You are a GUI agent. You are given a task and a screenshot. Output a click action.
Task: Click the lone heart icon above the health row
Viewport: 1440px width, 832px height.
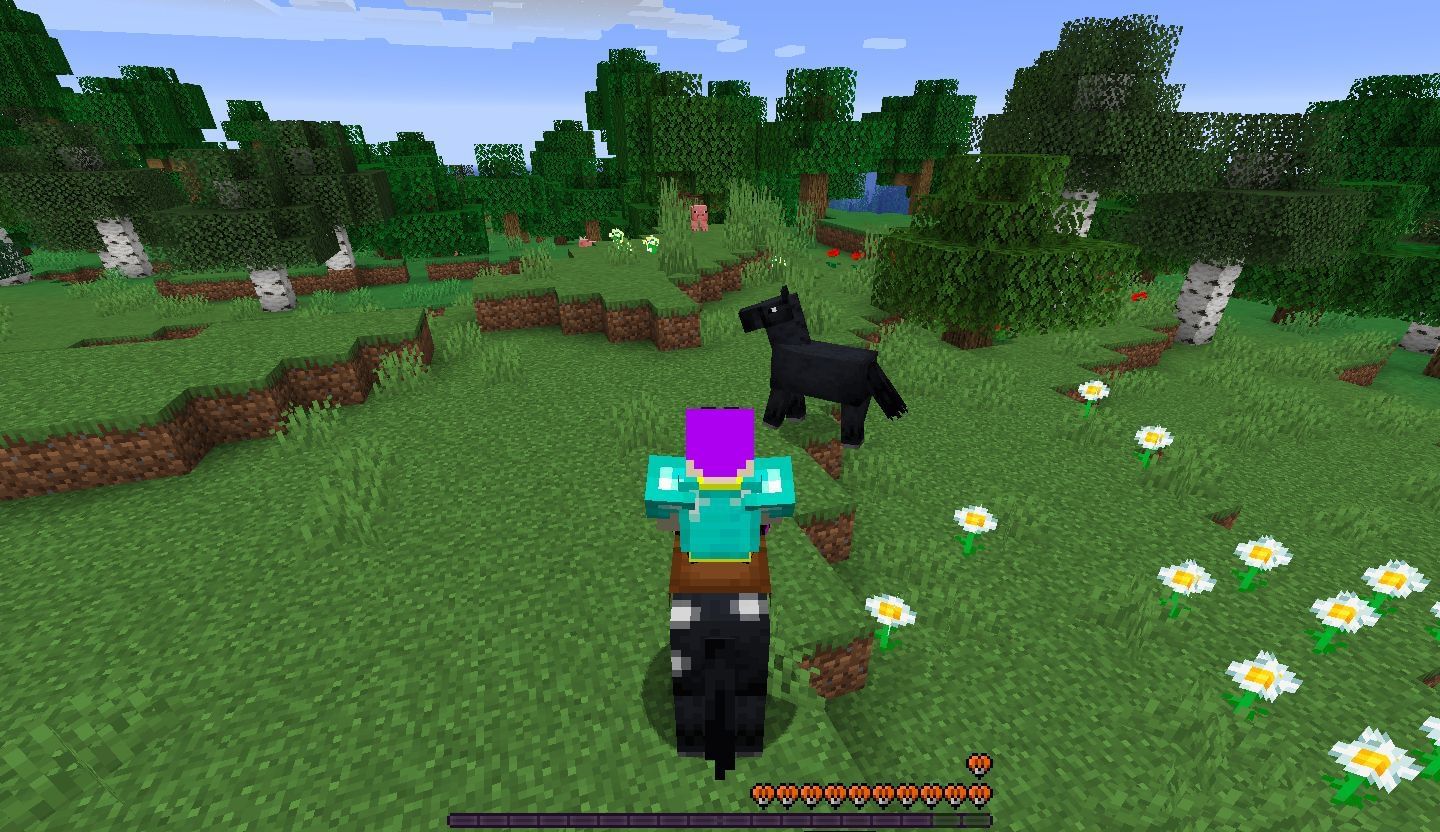point(978,766)
